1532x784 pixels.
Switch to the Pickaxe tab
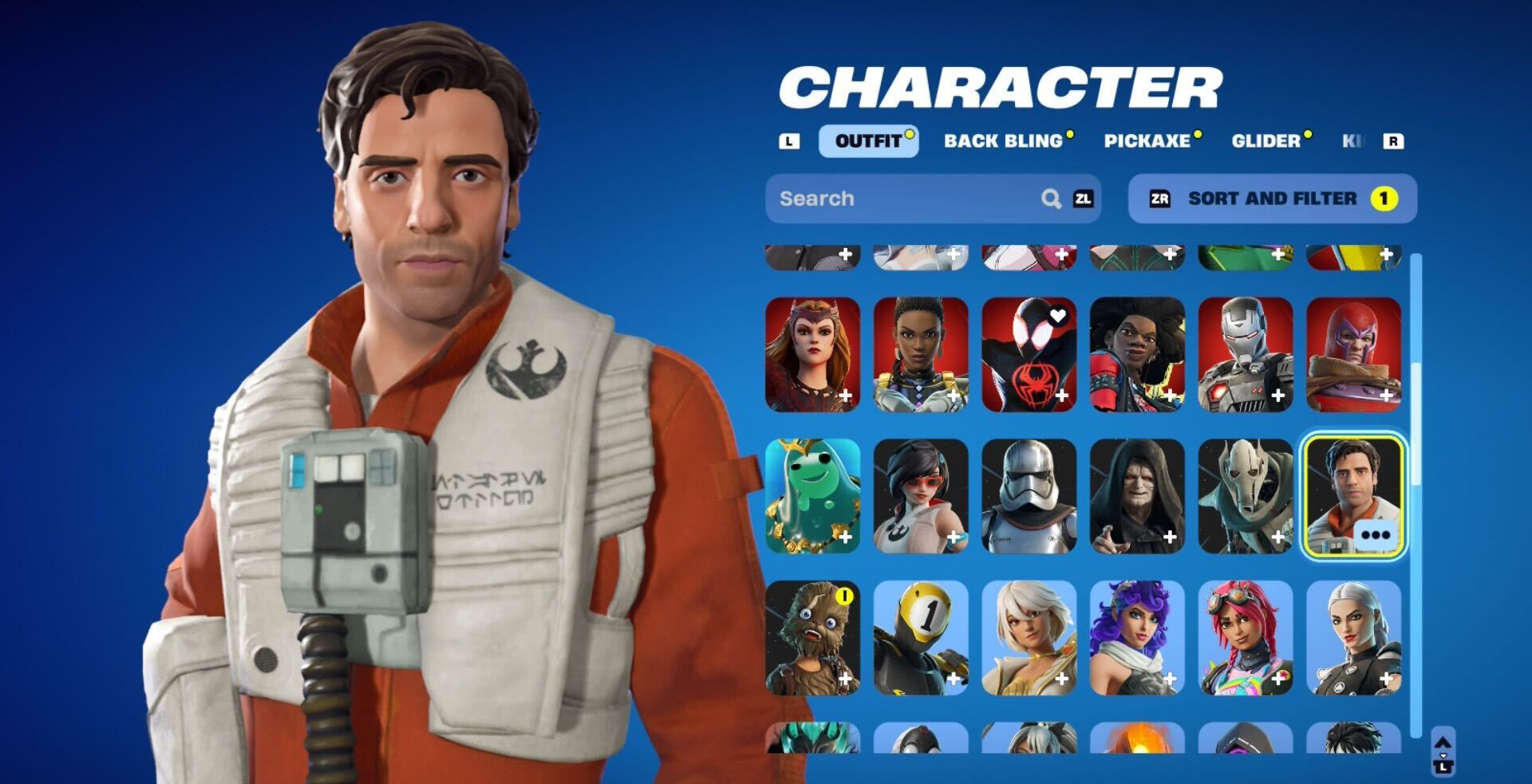pyautogui.click(x=1149, y=141)
